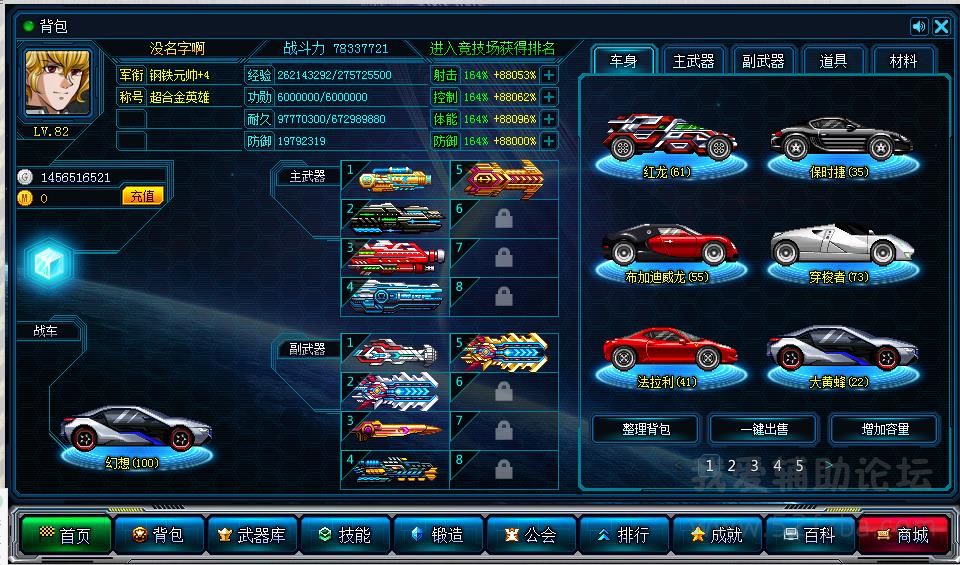Select the 红龙 car body
960x565 pixels.
click(x=667, y=141)
